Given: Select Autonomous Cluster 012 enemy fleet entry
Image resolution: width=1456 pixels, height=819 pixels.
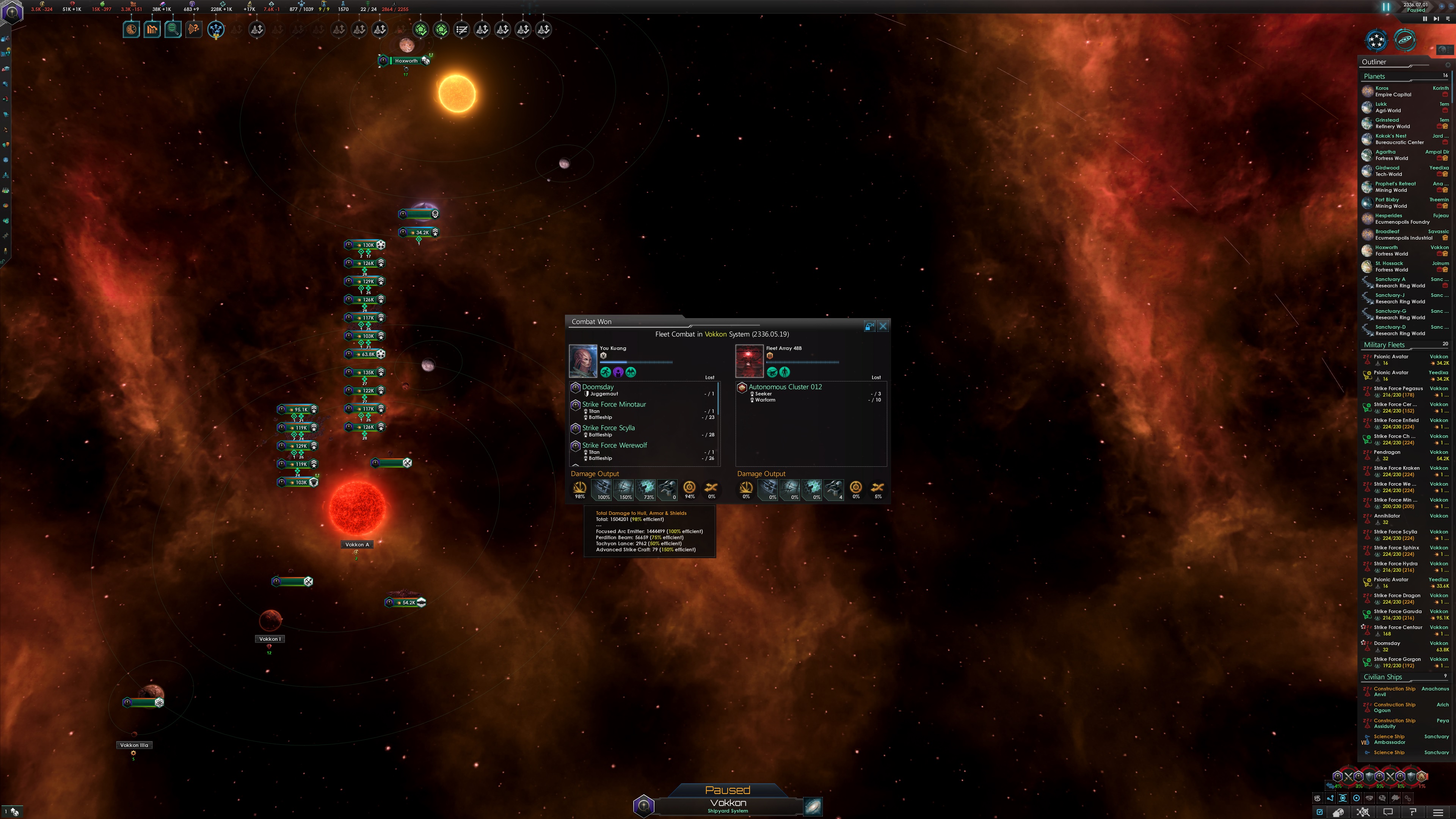Looking at the screenshot, I should pyautogui.click(x=785, y=387).
